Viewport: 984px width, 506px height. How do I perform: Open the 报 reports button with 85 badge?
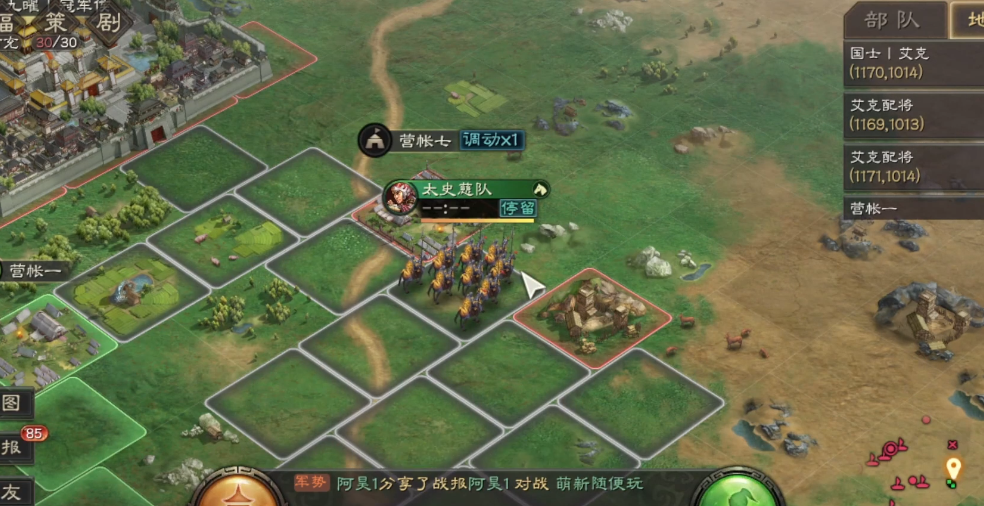(13, 447)
